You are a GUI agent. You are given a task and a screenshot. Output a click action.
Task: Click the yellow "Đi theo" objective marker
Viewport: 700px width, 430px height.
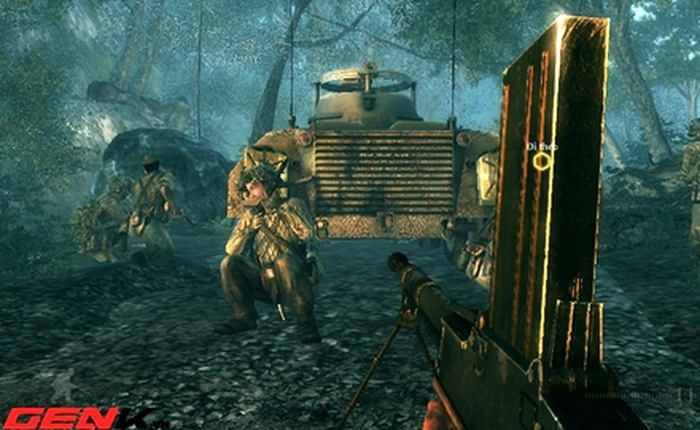[x=541, y=160]
